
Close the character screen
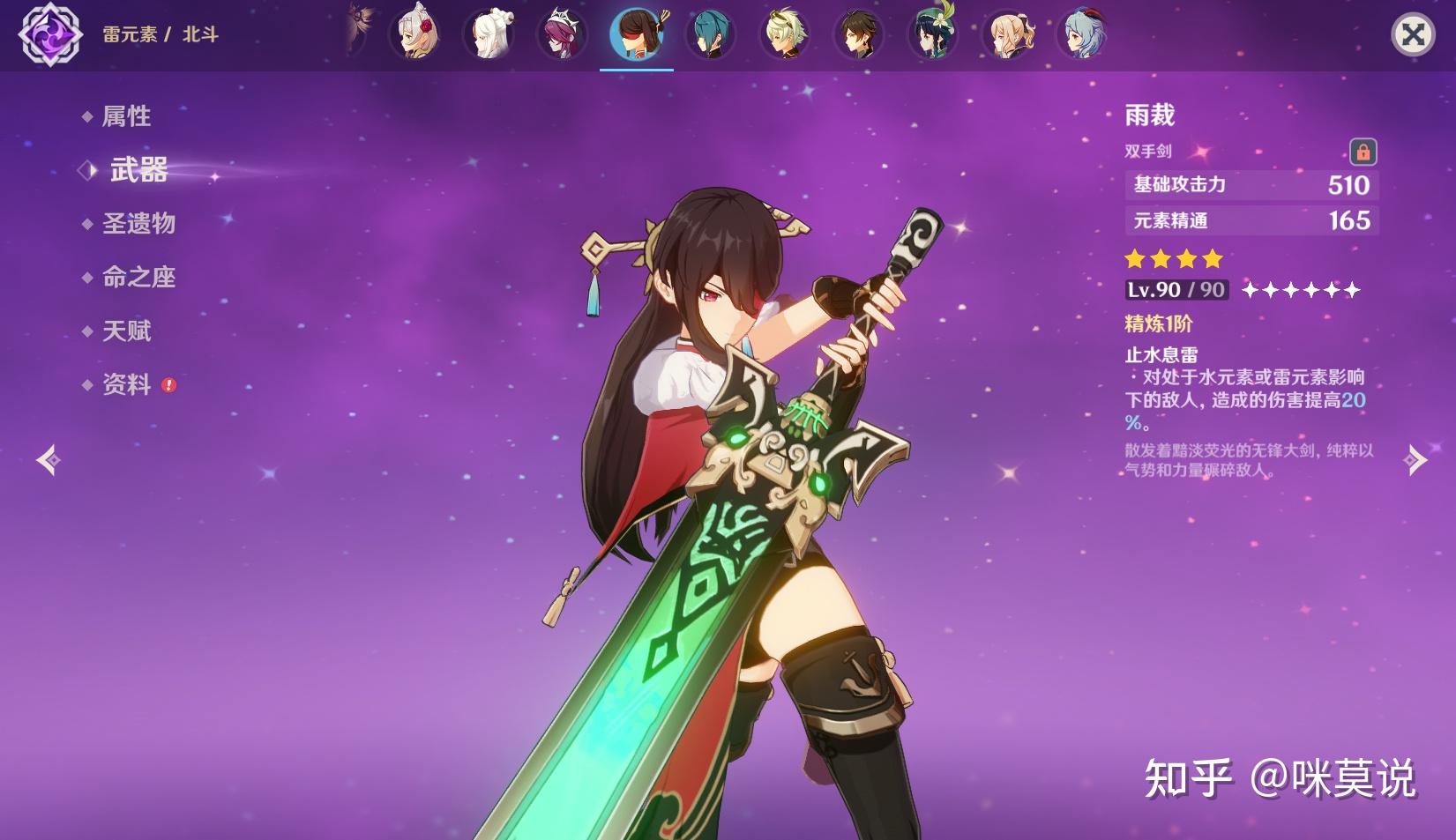[1412, 35]
